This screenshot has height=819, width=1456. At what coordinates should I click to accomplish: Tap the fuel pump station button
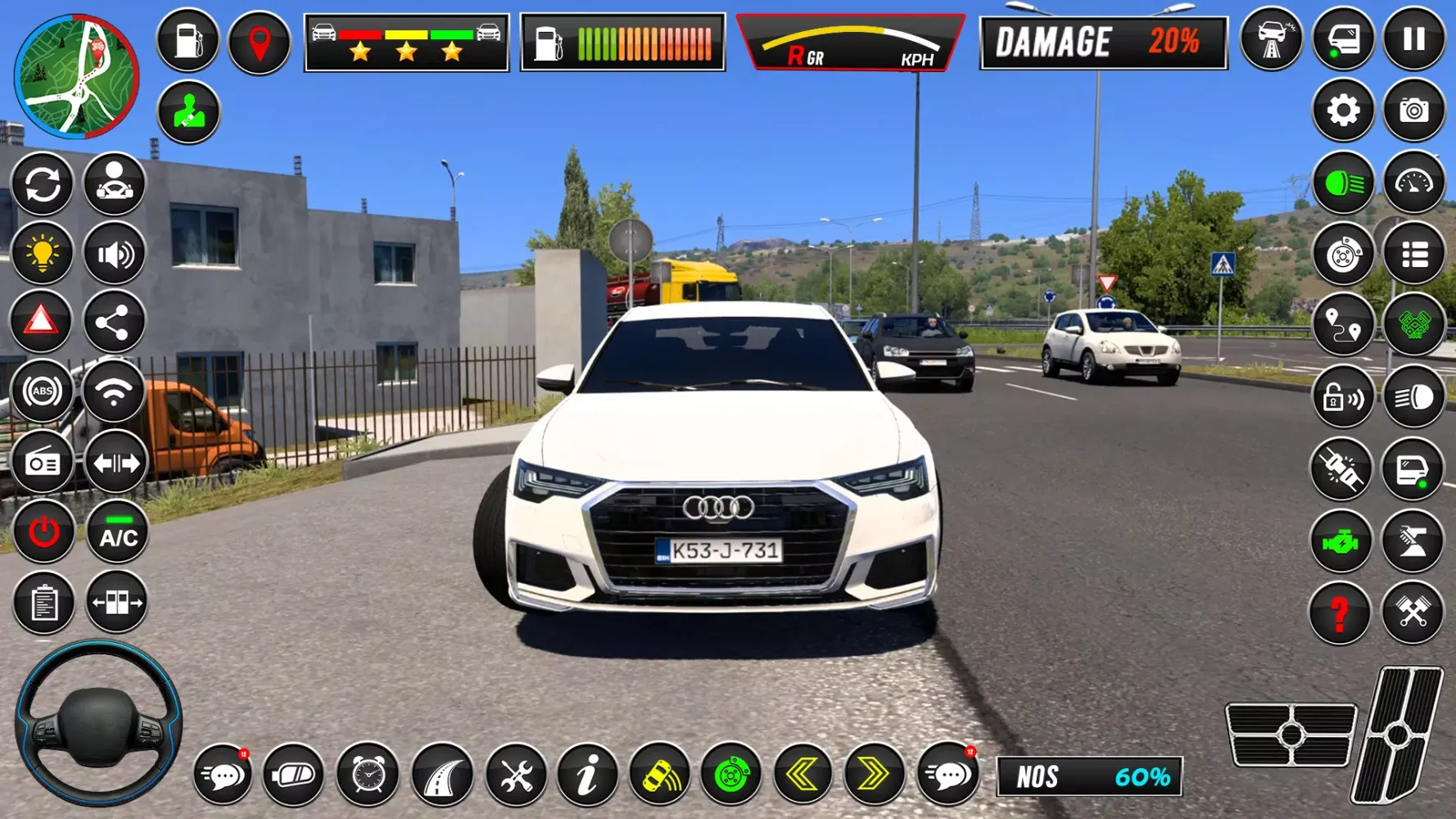[188, 40]
